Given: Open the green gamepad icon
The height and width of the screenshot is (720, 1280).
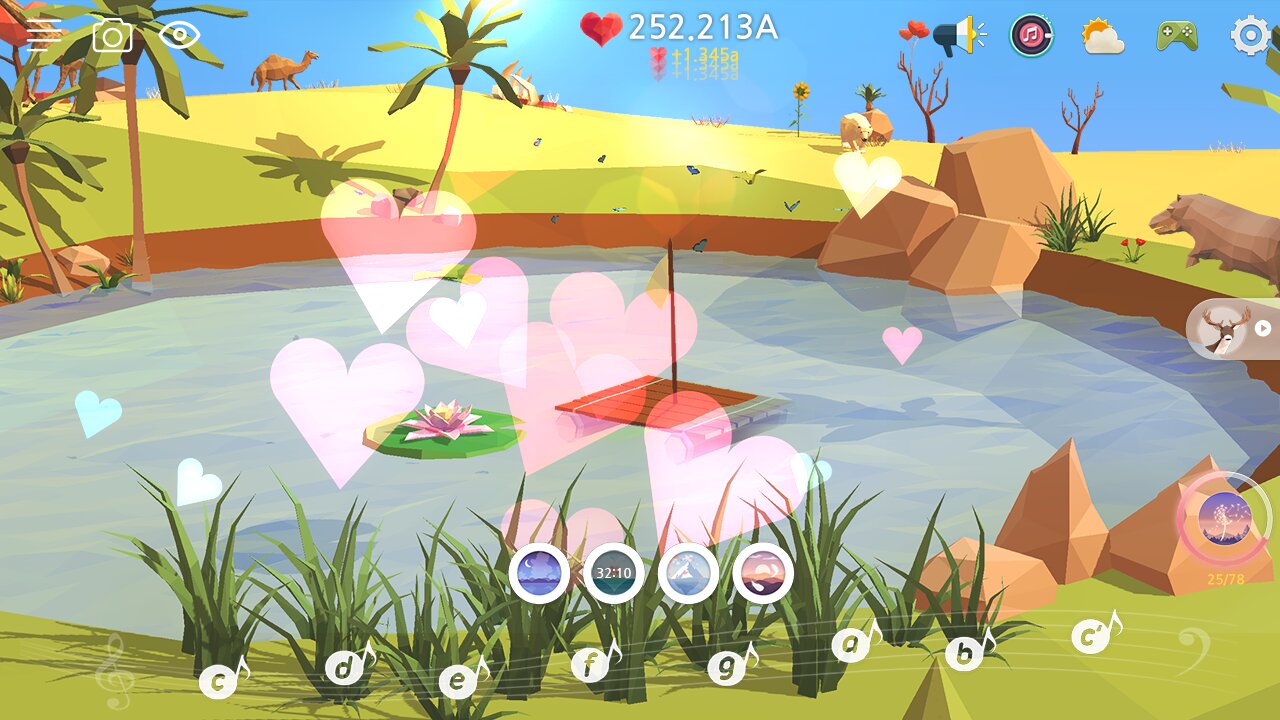Looking at the screenshot, I should click(x=1177, y=37).
